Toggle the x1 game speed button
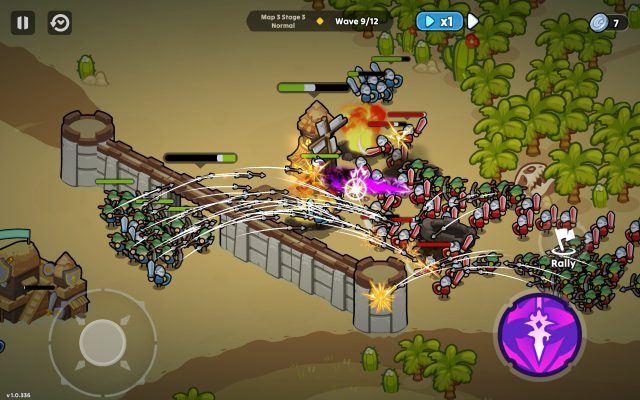 pyautogui.click(x=440, y=21)
